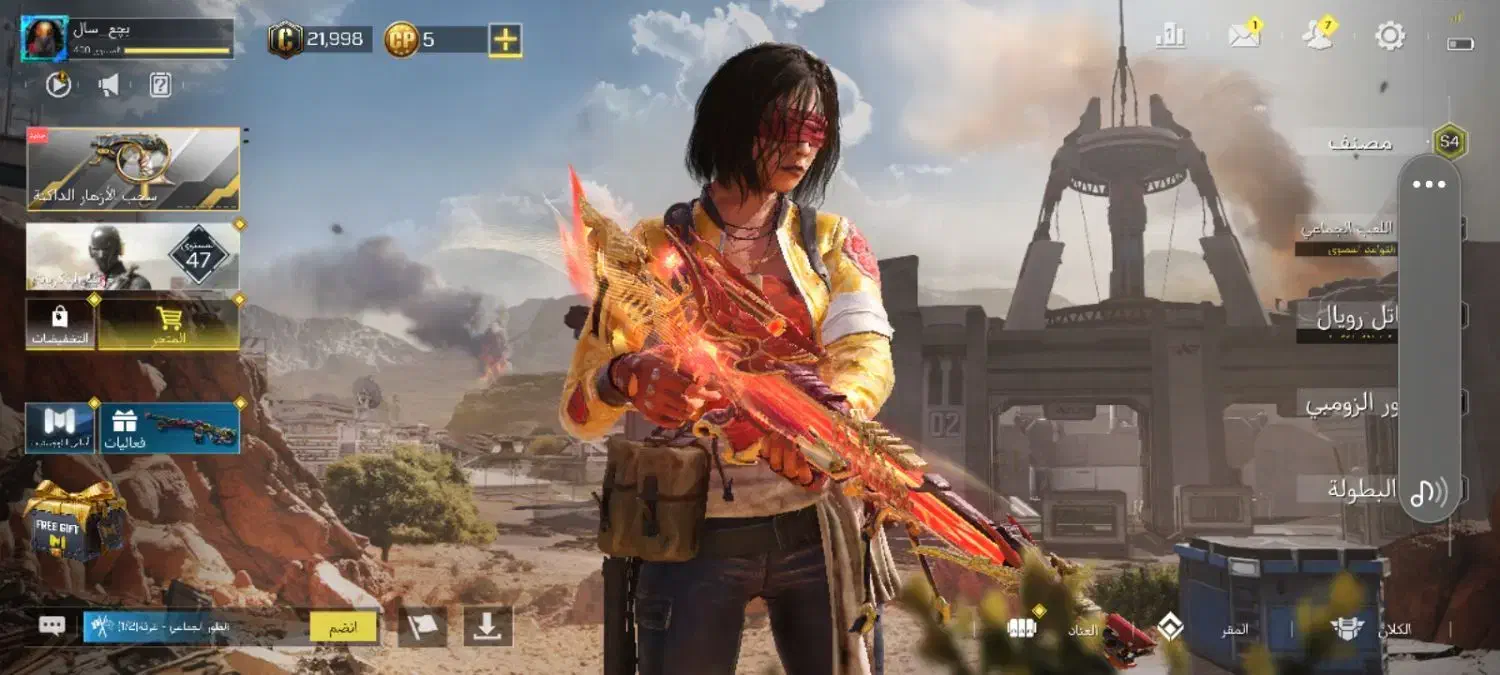1500x675 pixels.
Task: Show the leaderboard bar chart icon
Action: (1170, 36)
